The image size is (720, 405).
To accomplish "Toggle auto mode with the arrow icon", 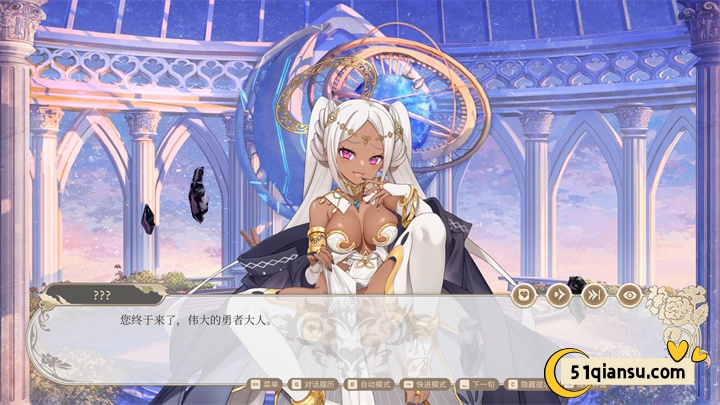I will point(559,295).
